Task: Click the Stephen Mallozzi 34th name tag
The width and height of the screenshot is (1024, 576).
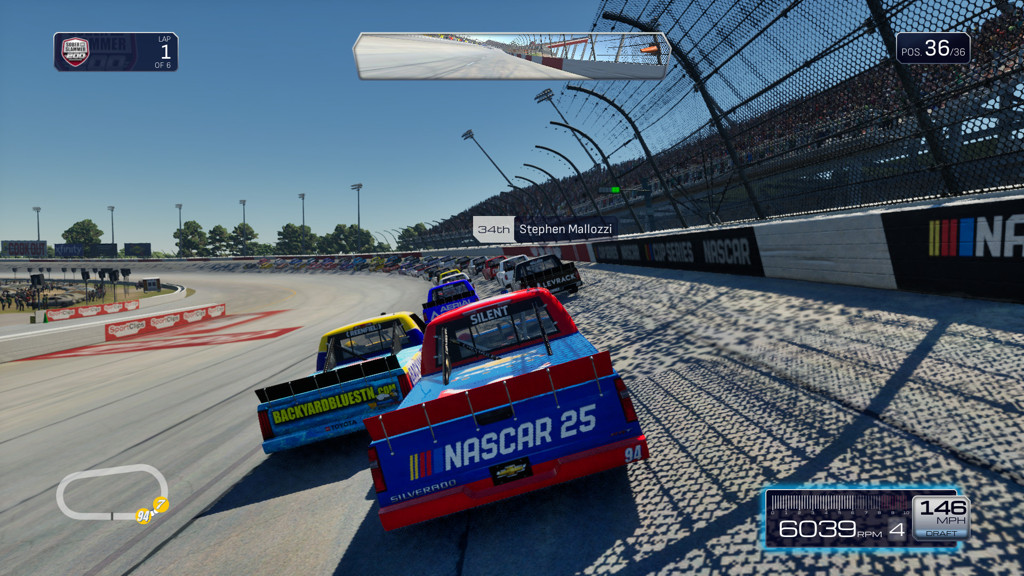Action: [x=544, y=229]
